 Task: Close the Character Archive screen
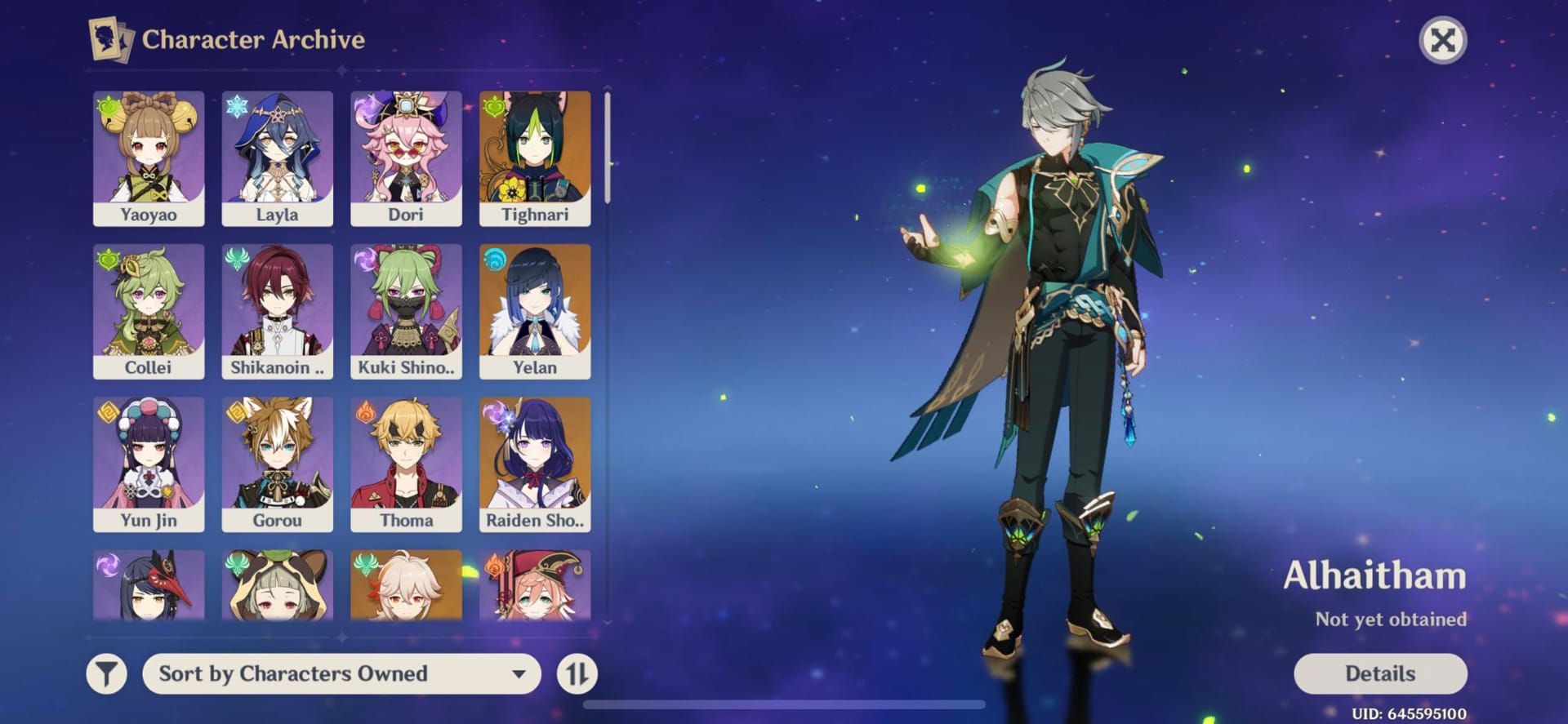coord(1442,40)
